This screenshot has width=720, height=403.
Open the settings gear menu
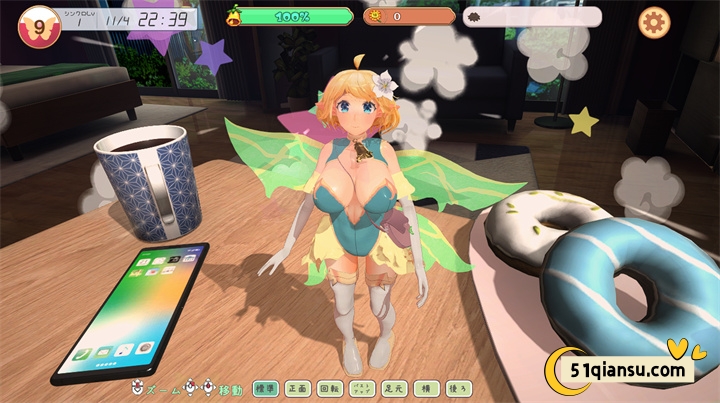[654, 21]
